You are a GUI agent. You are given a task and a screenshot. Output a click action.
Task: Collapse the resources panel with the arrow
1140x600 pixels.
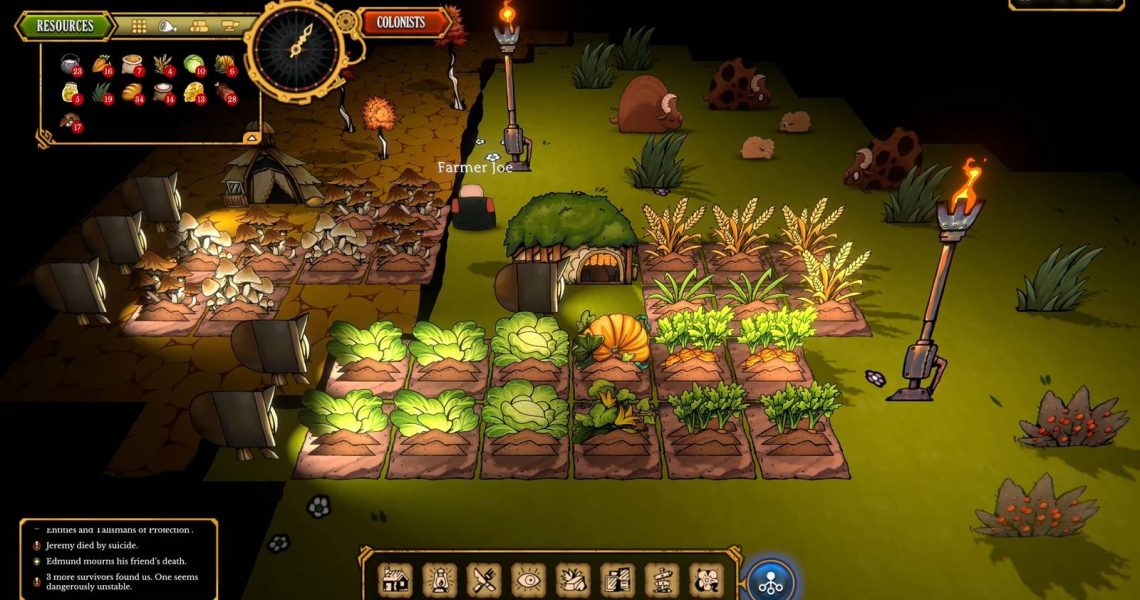(x=251, y=138)
